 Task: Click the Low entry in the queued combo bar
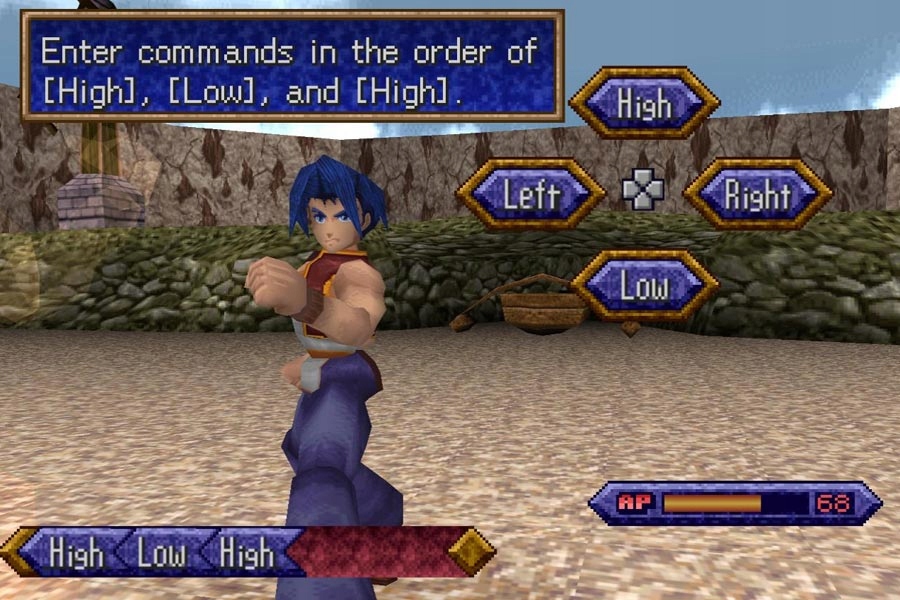coord(162,553)
